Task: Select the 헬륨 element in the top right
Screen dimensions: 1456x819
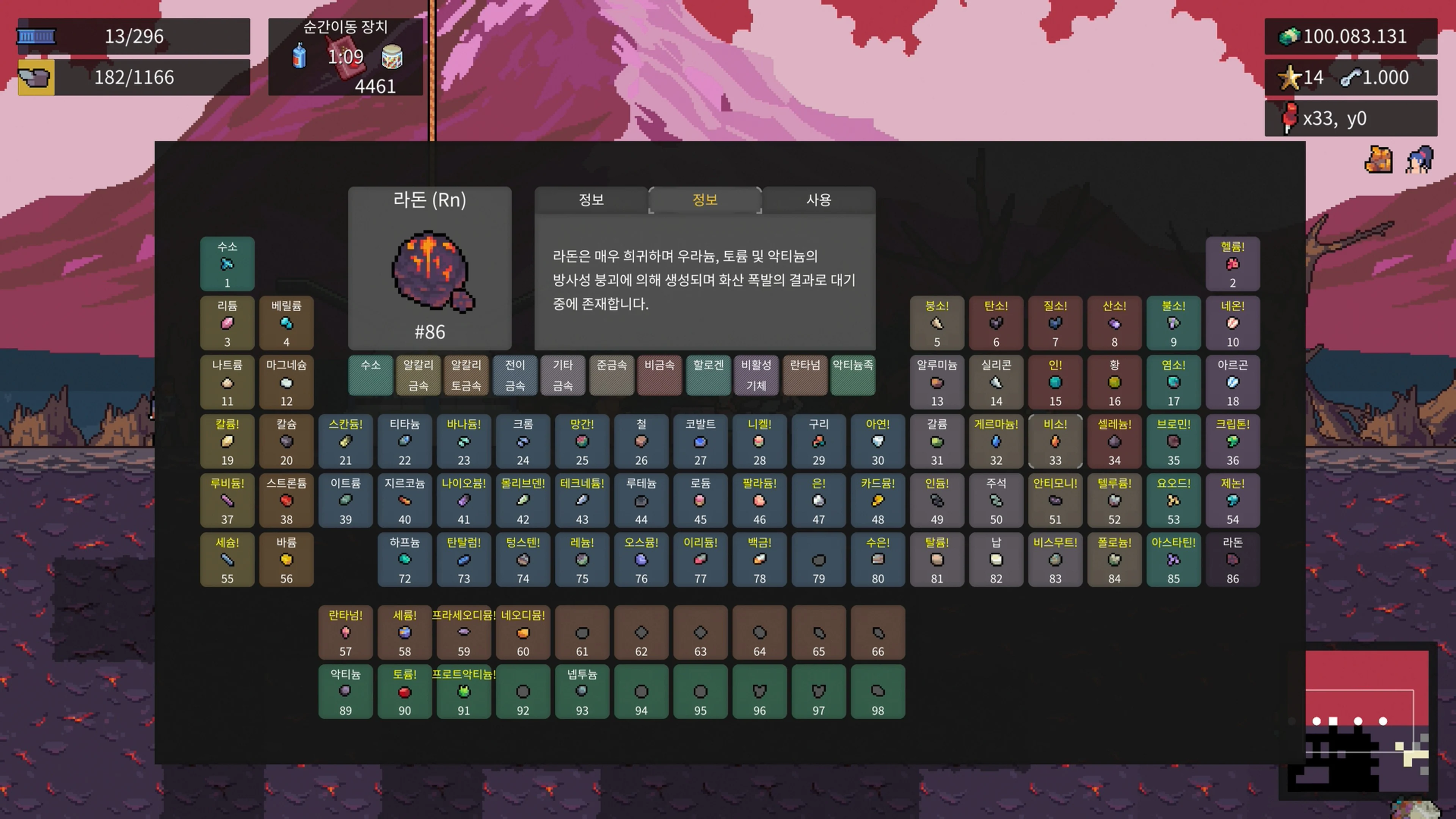Action: 1233,264
